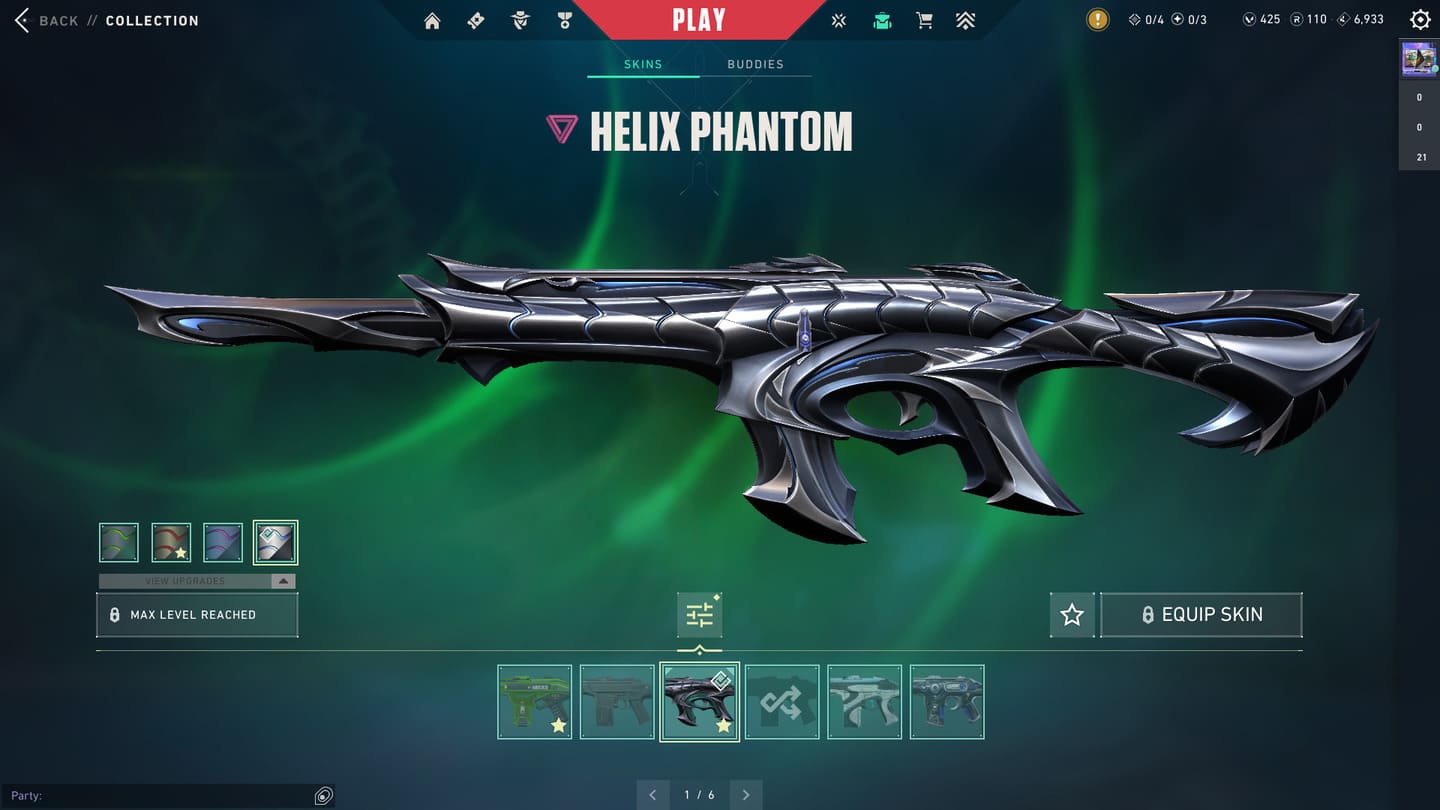Click the Max Level Reached button
The height and width of the screenshot is (810, 1440).
tap(197, 615)
